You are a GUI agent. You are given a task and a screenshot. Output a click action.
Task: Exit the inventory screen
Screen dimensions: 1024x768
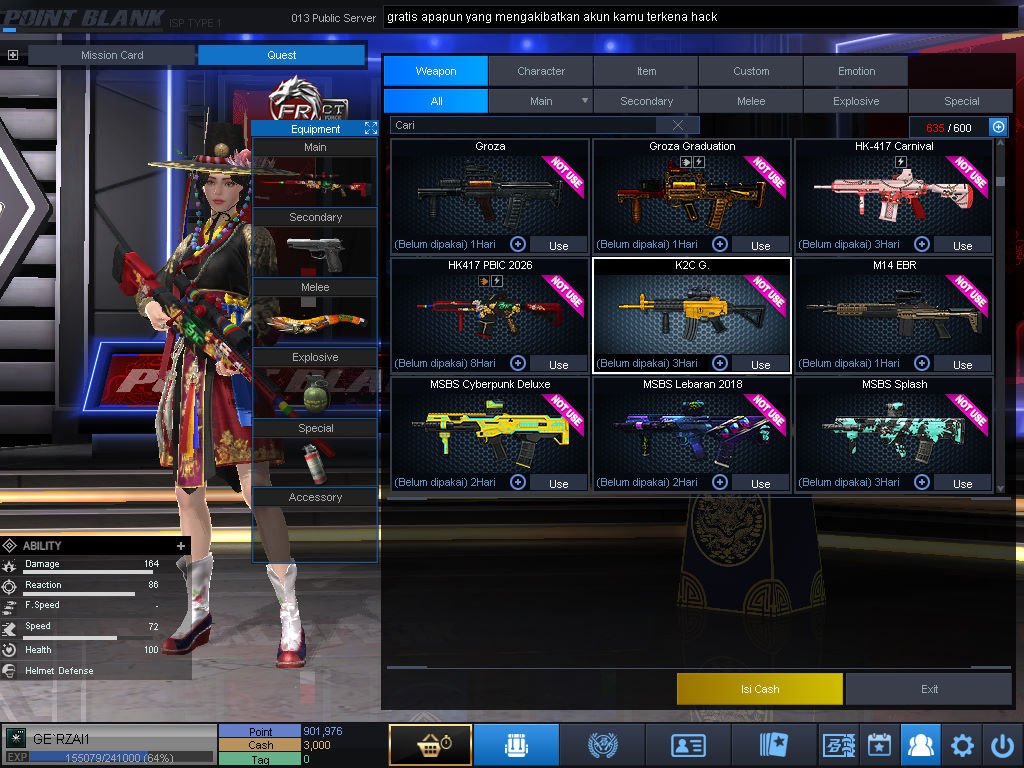pyautogui.click(x=929, y=689)
